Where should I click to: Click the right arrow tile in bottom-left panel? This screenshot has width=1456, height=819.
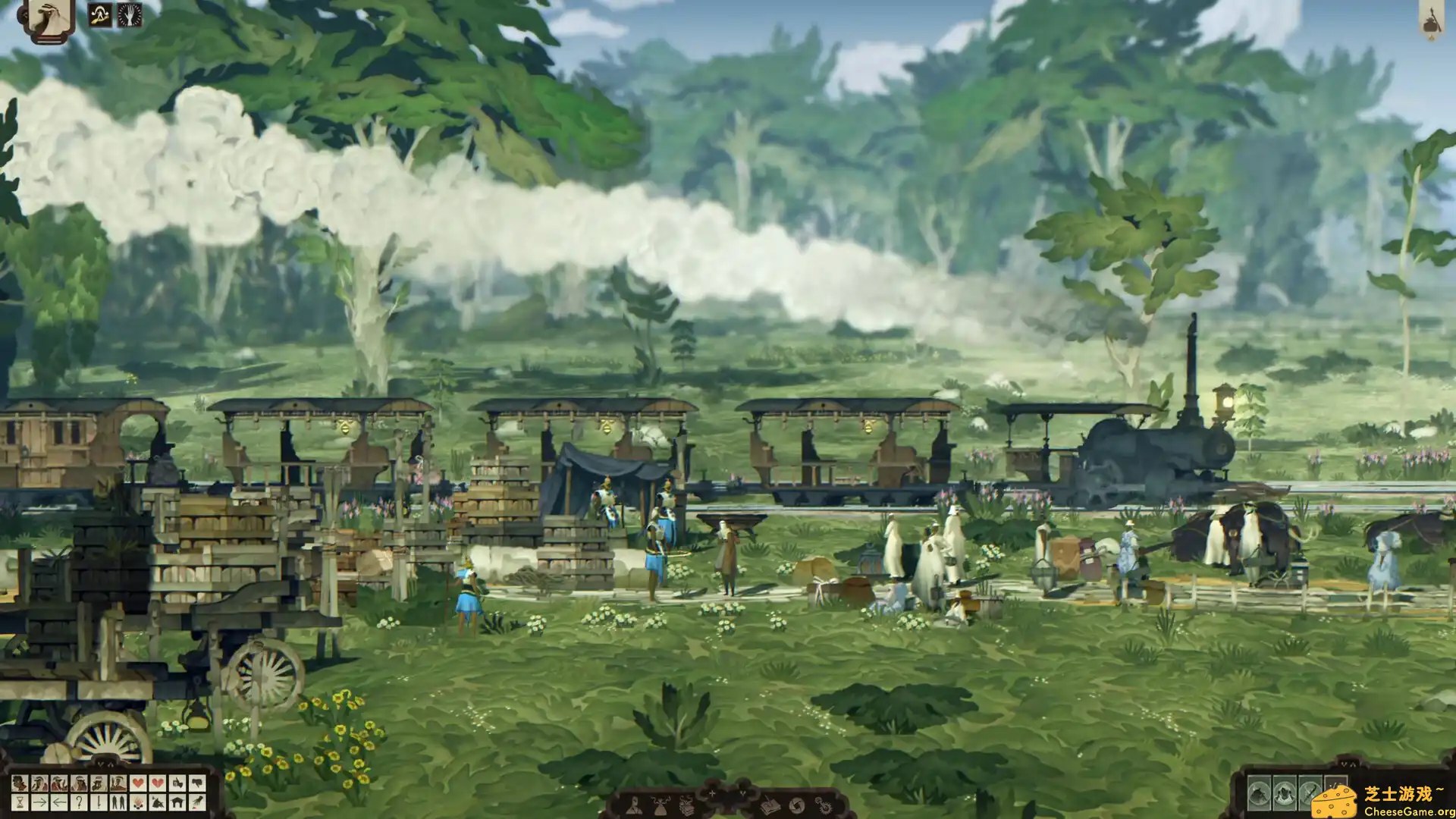[x=40, y=802]
